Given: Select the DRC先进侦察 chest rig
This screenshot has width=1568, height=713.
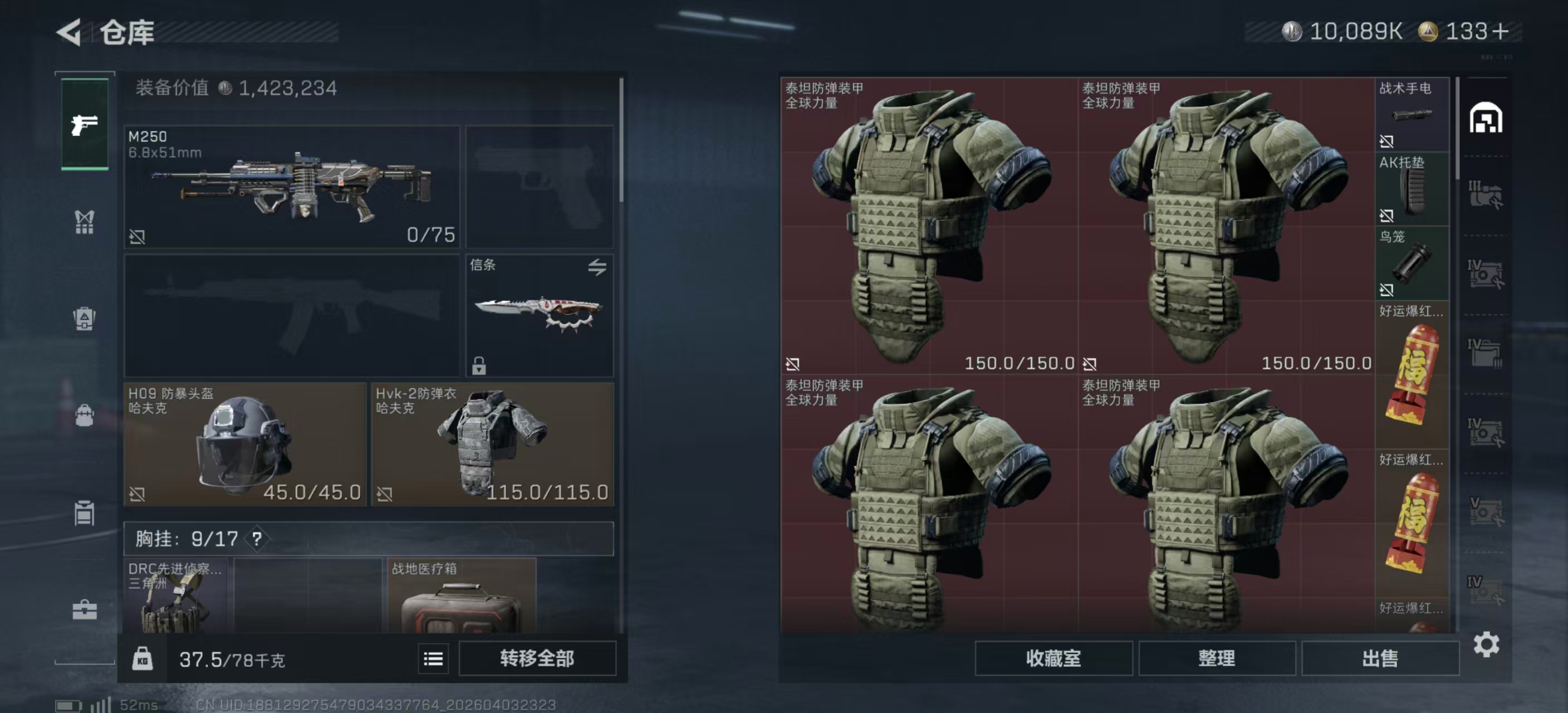Looking at the screenshot, I should coord(175,597).
